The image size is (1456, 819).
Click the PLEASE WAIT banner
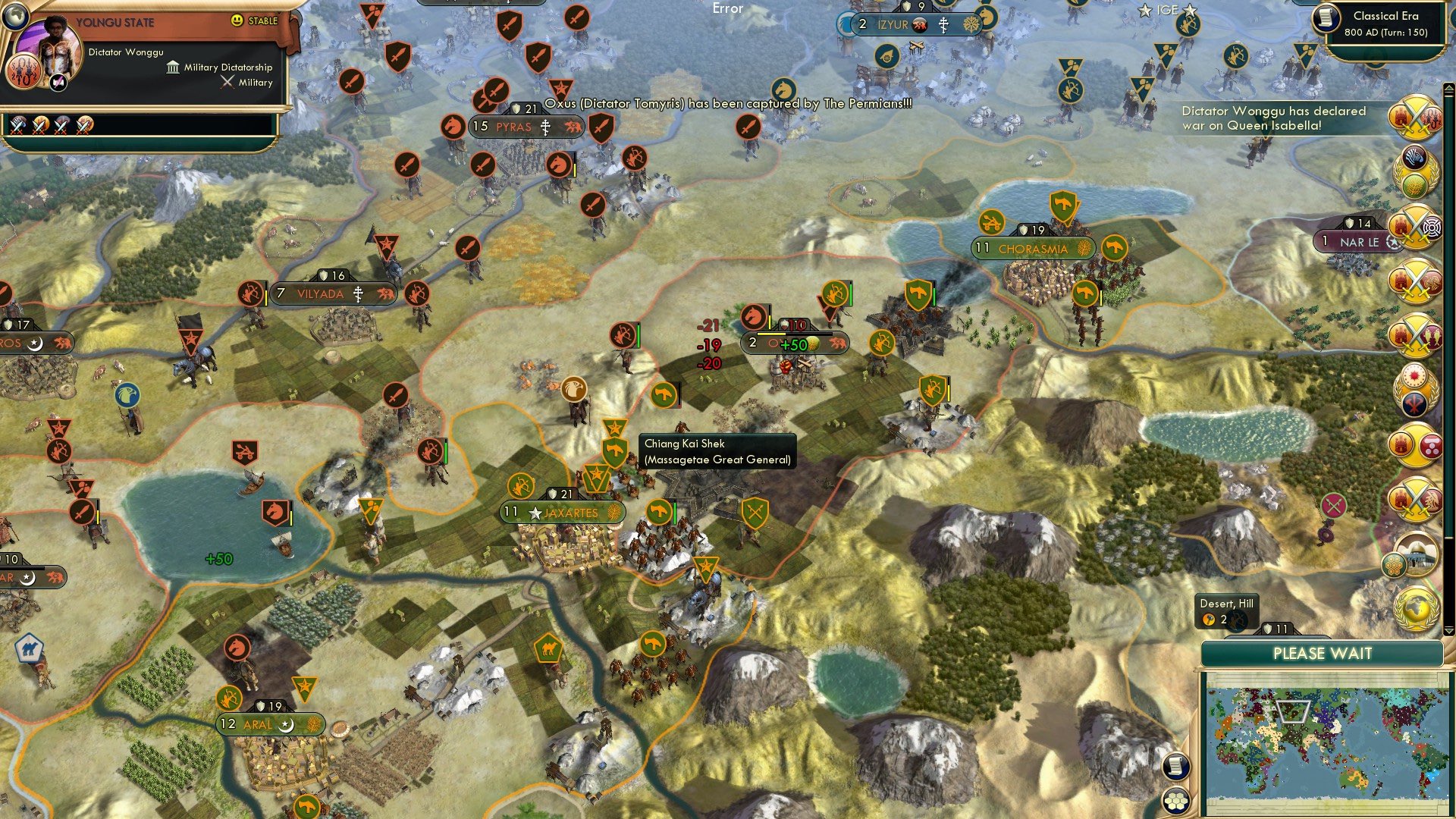(x=1323, y=652)
